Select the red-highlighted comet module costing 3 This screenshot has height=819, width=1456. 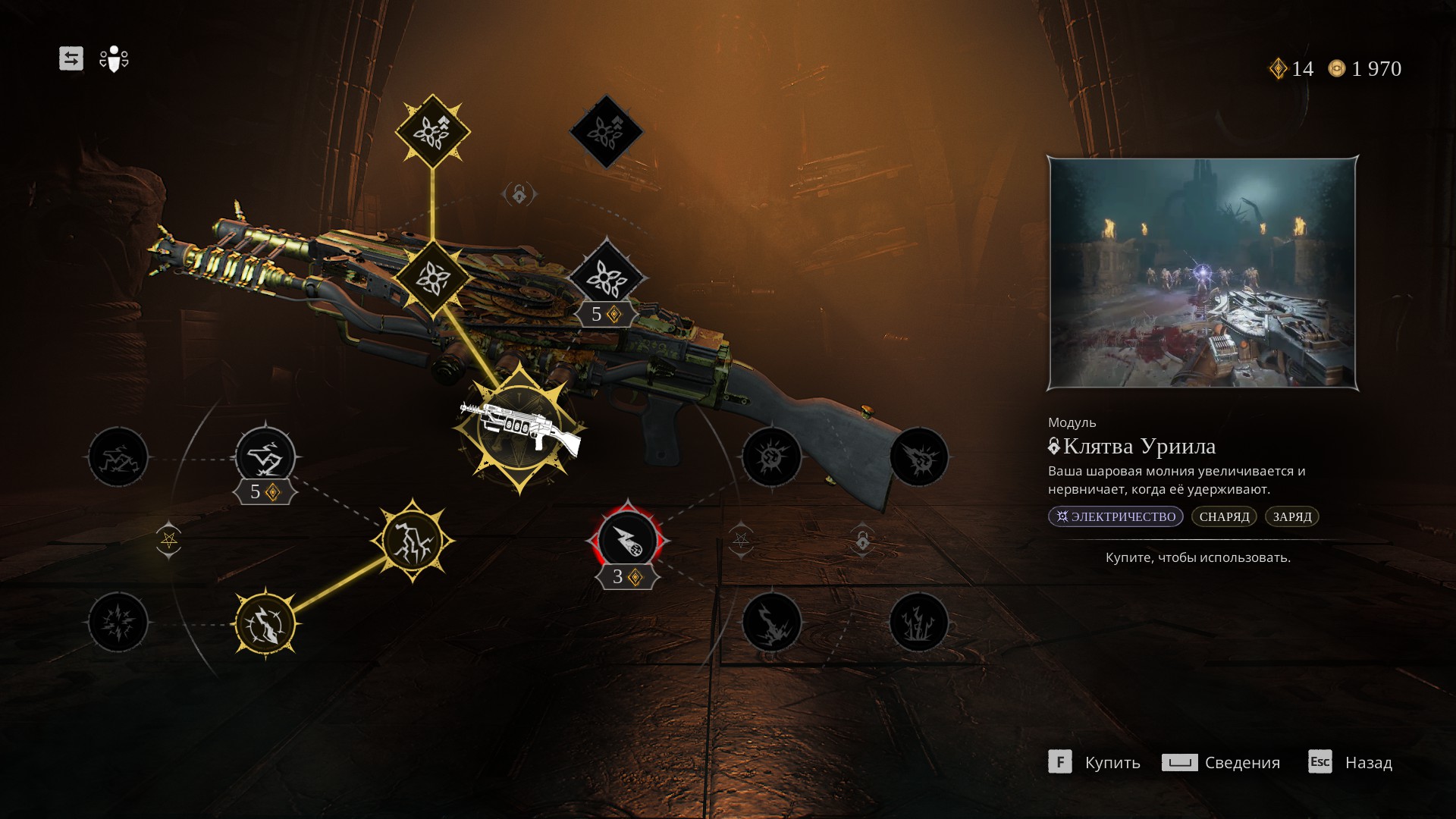tap(627, 541)
